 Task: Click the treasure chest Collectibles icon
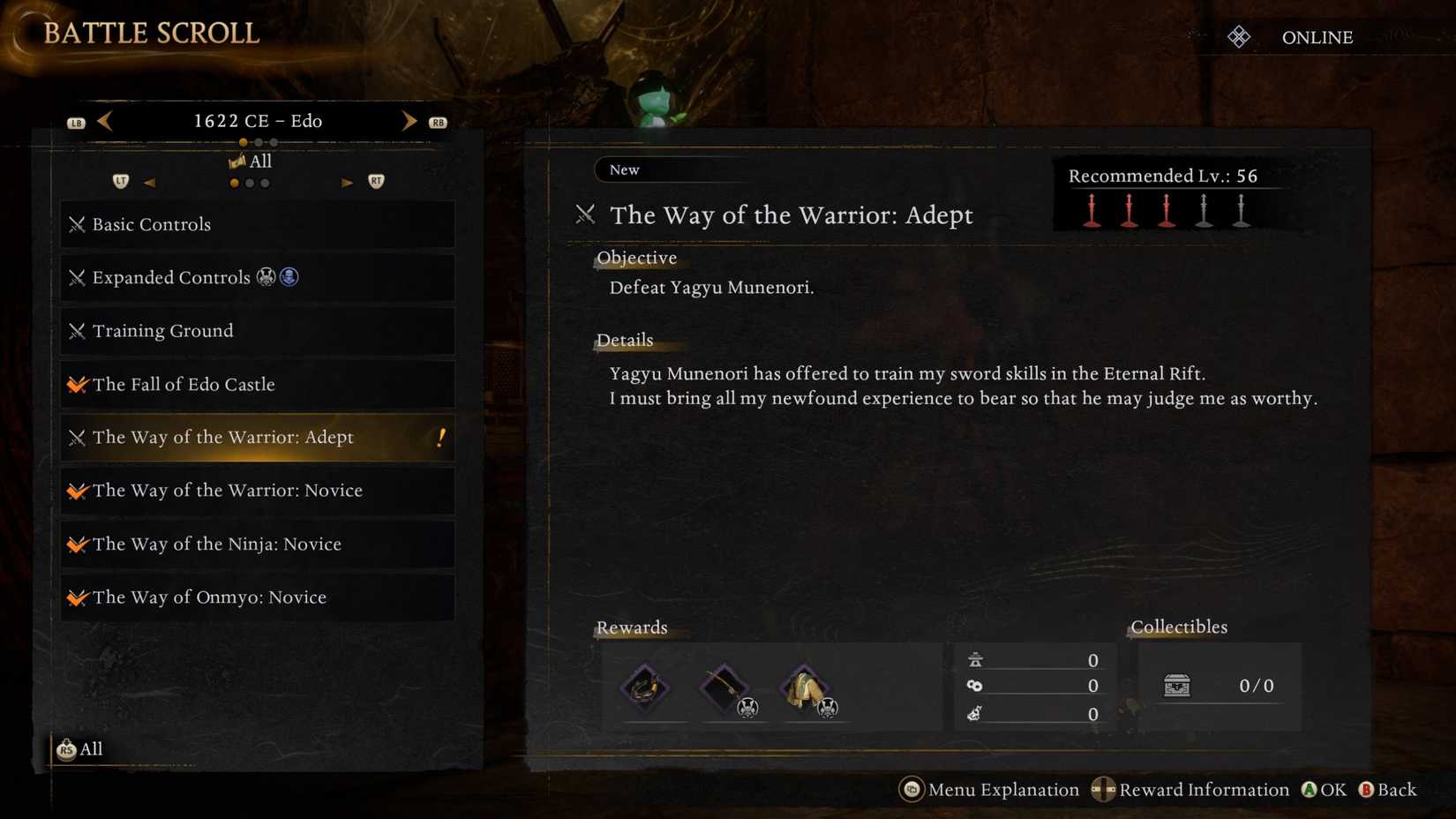point(1176,685)
